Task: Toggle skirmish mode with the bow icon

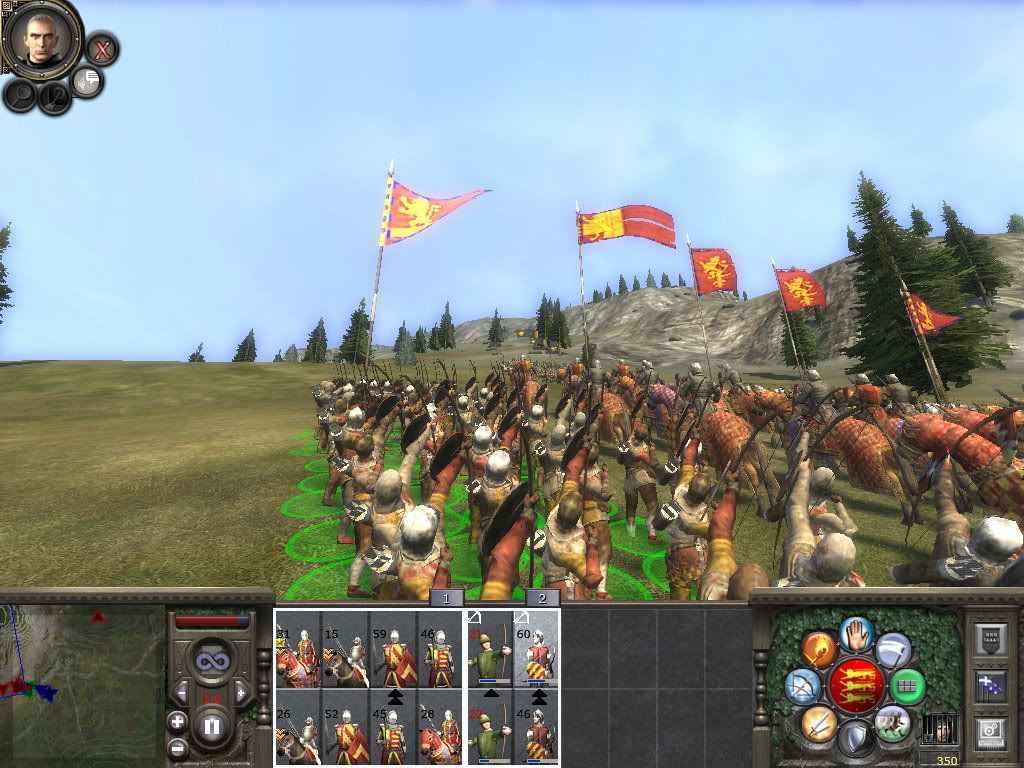Action: [803, 687]
